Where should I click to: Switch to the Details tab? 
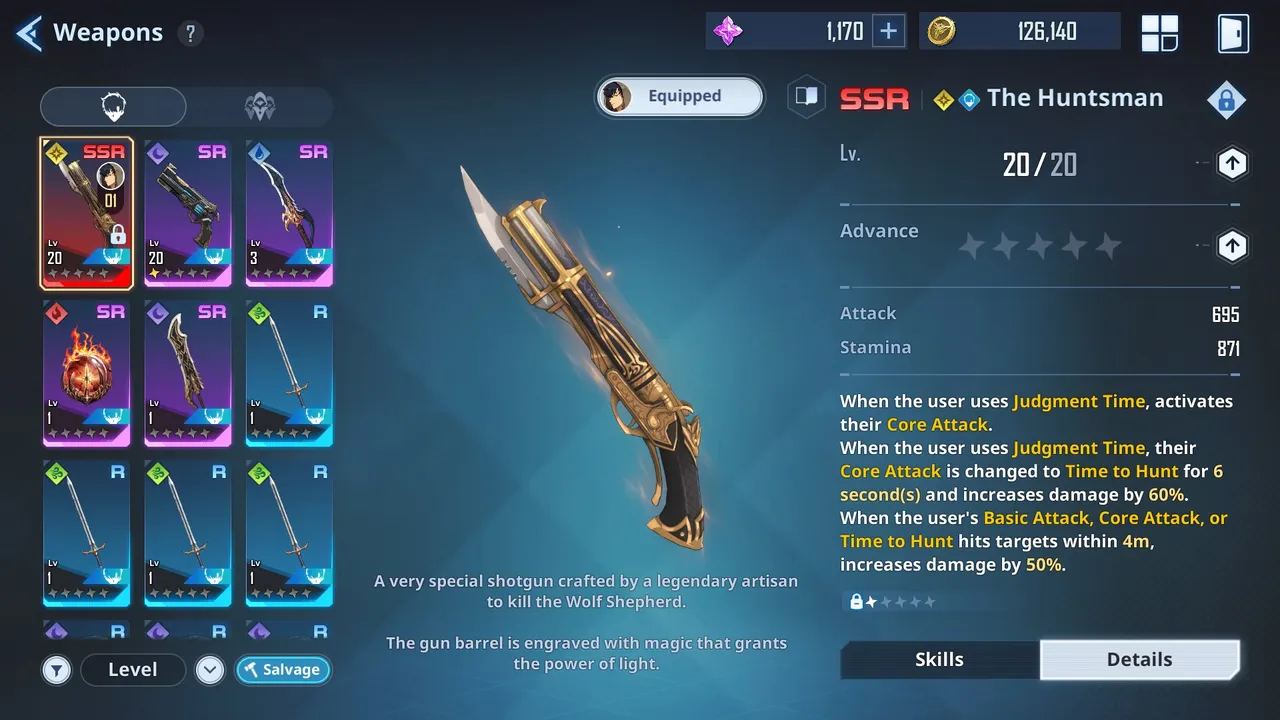1139,659
